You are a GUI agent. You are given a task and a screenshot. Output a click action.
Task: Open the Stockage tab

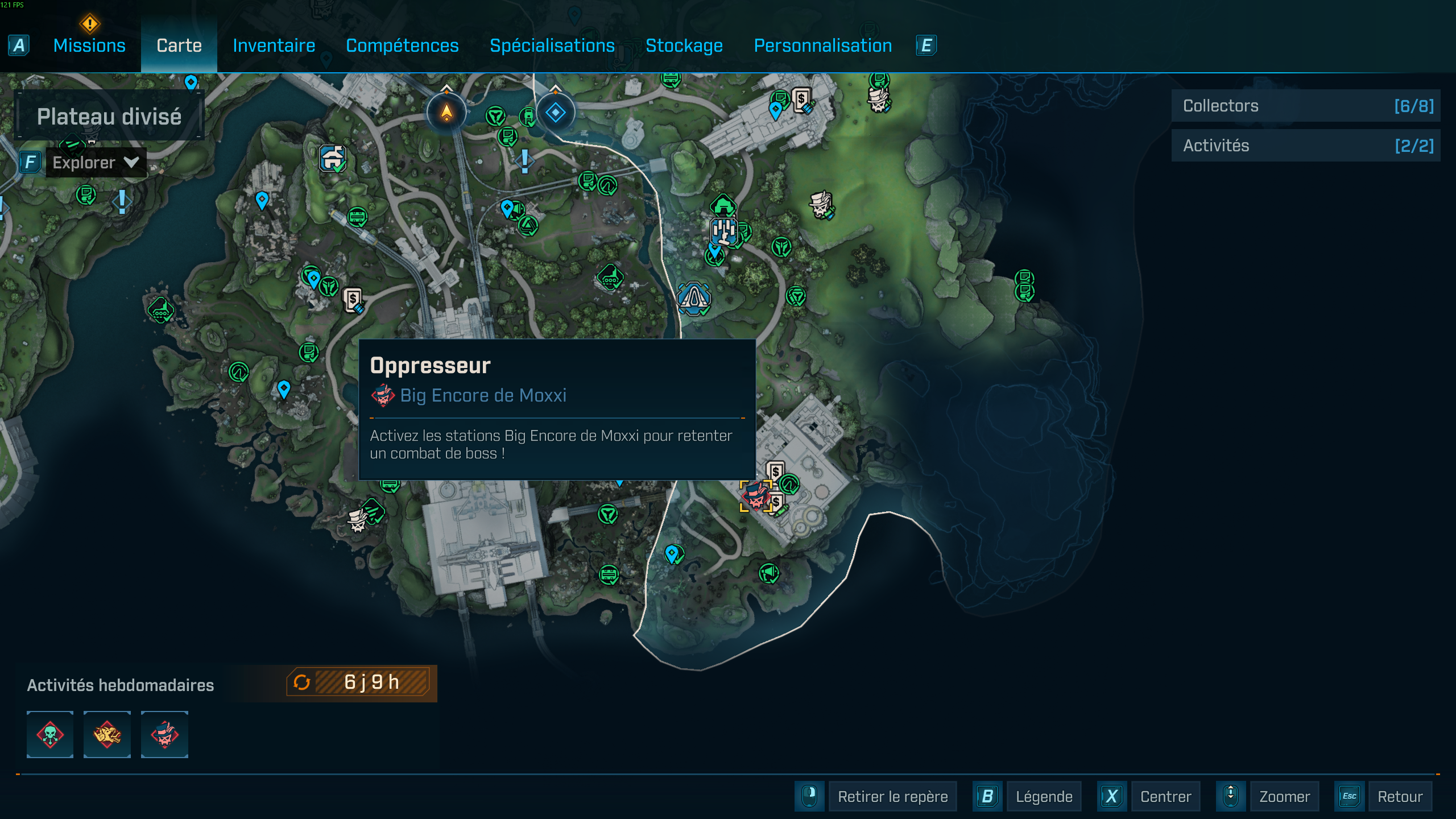684,45
